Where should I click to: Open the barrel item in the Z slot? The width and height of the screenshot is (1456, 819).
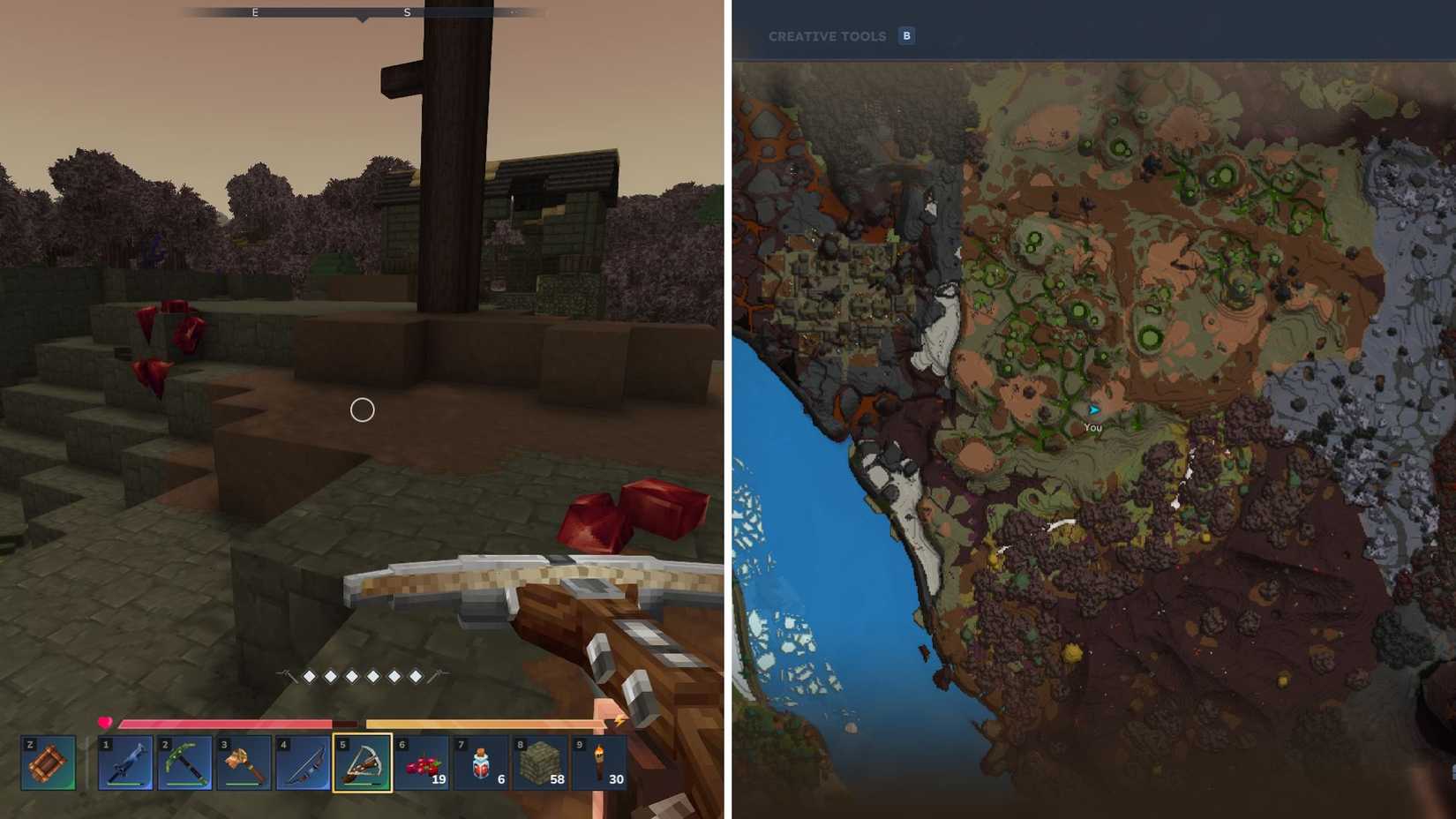coord(49,764)
